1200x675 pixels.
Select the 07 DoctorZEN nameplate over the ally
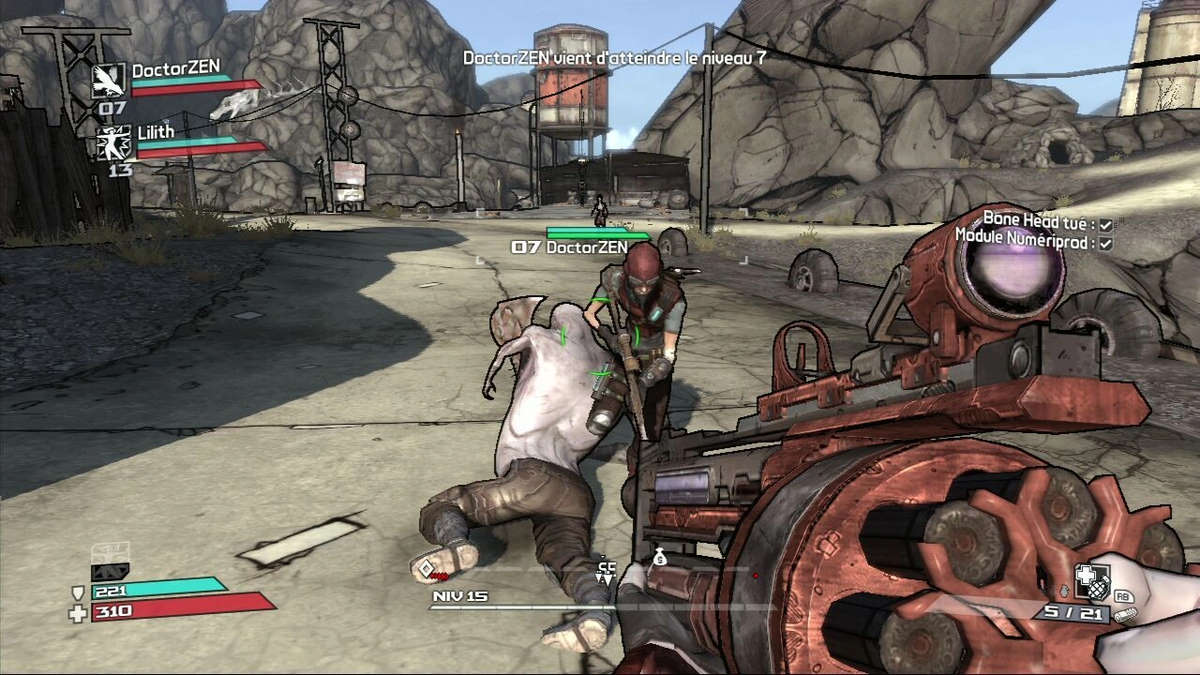coord(569,247)
